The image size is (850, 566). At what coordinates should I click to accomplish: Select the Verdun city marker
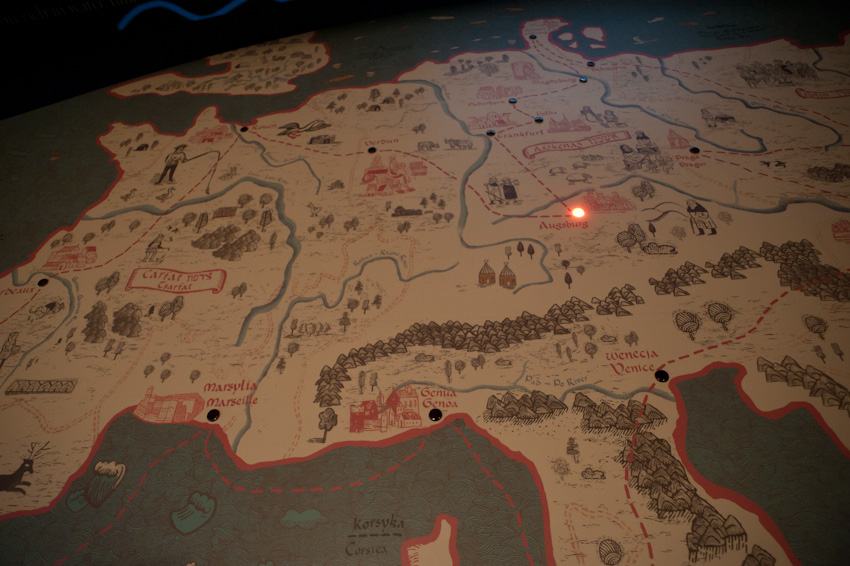(372, 151)
